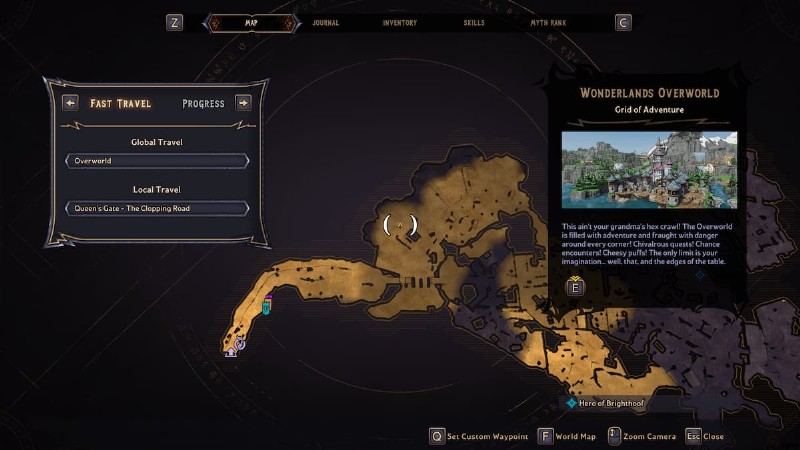Viewport: 800px width, 450px height.
Task: Switch to the Progress panel
Action: [203, 103]
